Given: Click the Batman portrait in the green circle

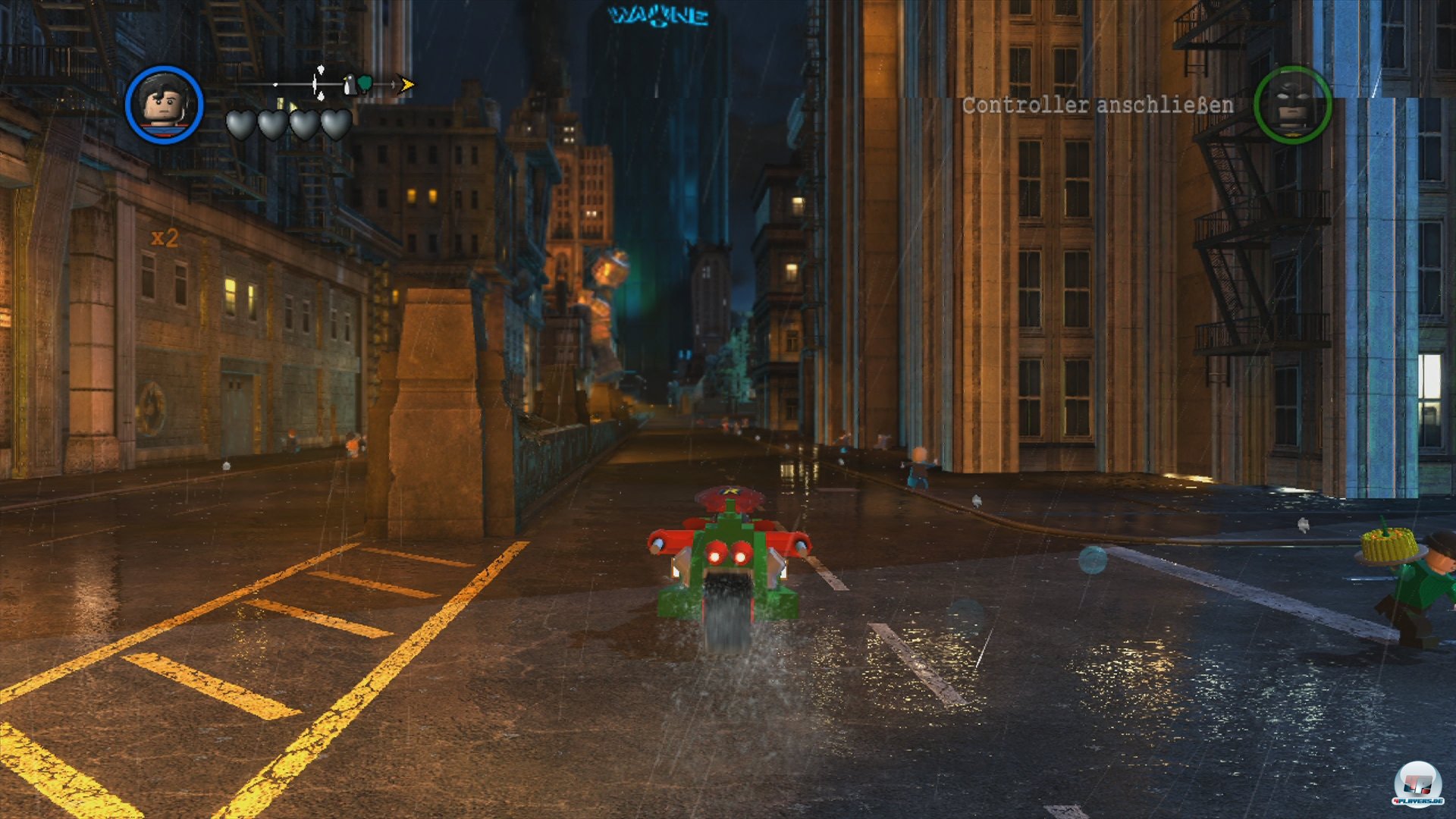Looking at the screenshot, I should click(x=1291, y=106).
